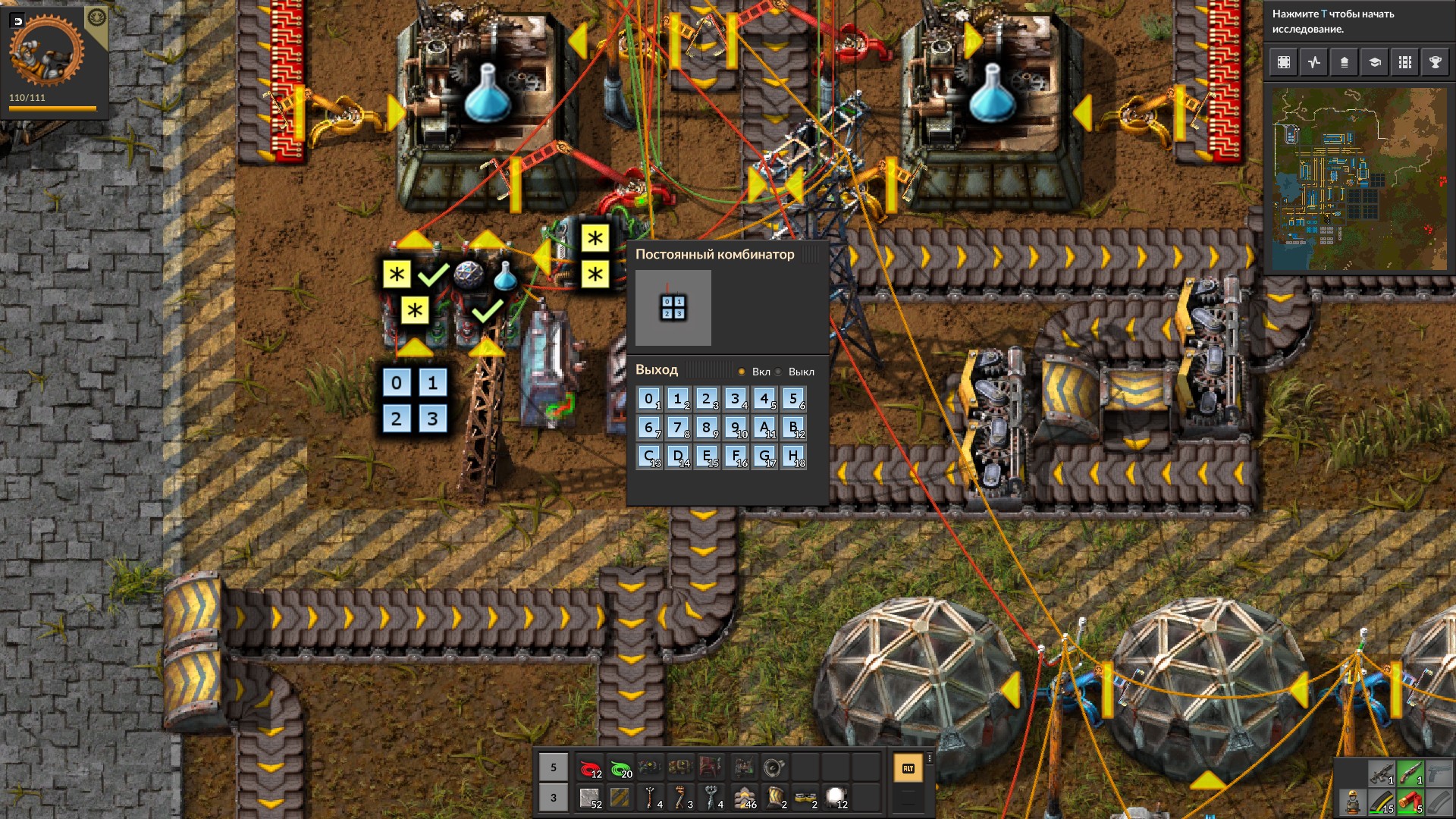Open the upgrade planner panel
The width and height of the screenshot is (1456, 819).
tap(1345, 62)
